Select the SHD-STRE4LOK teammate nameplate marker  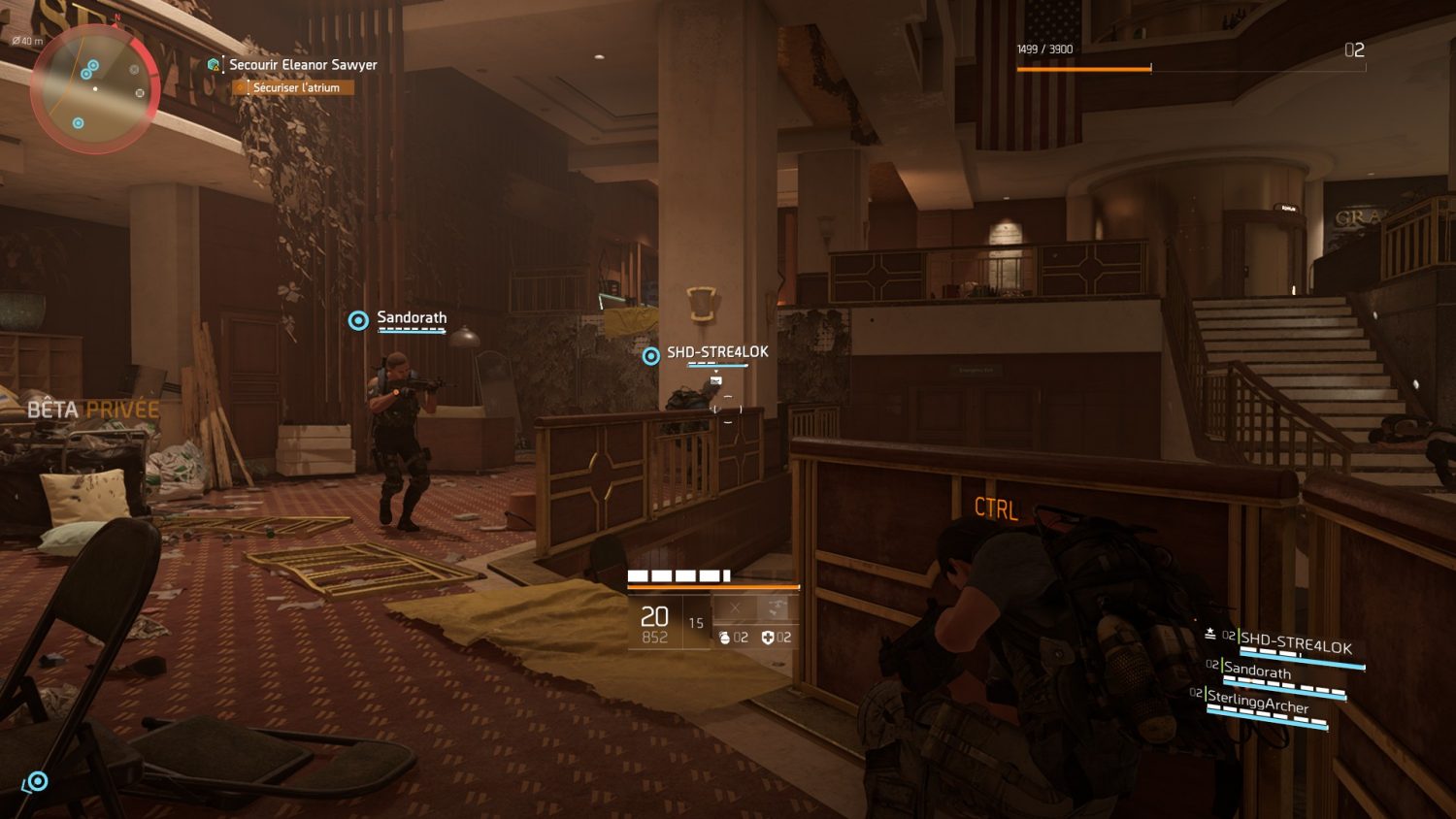650,356
